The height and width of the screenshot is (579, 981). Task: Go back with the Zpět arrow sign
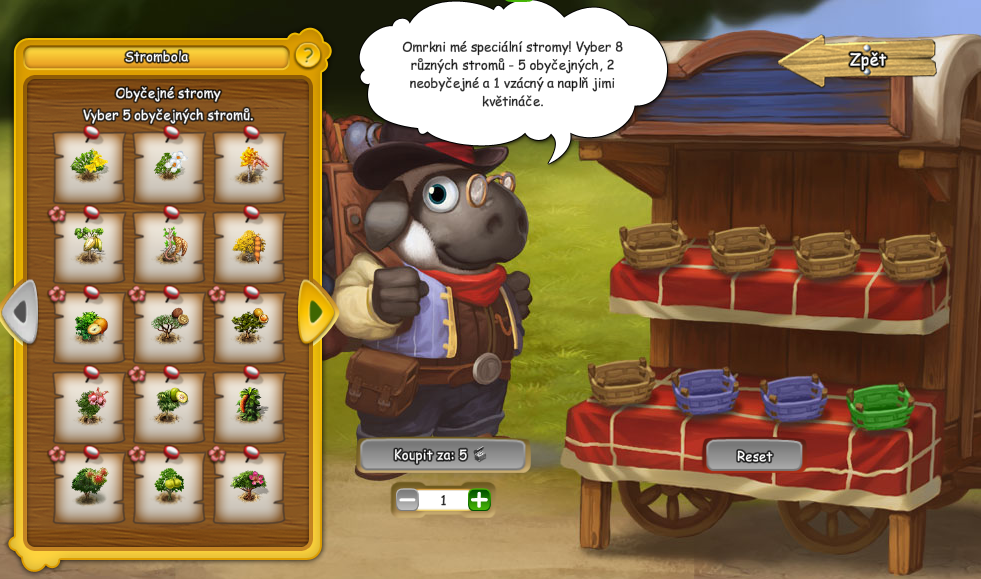[858, 60]
